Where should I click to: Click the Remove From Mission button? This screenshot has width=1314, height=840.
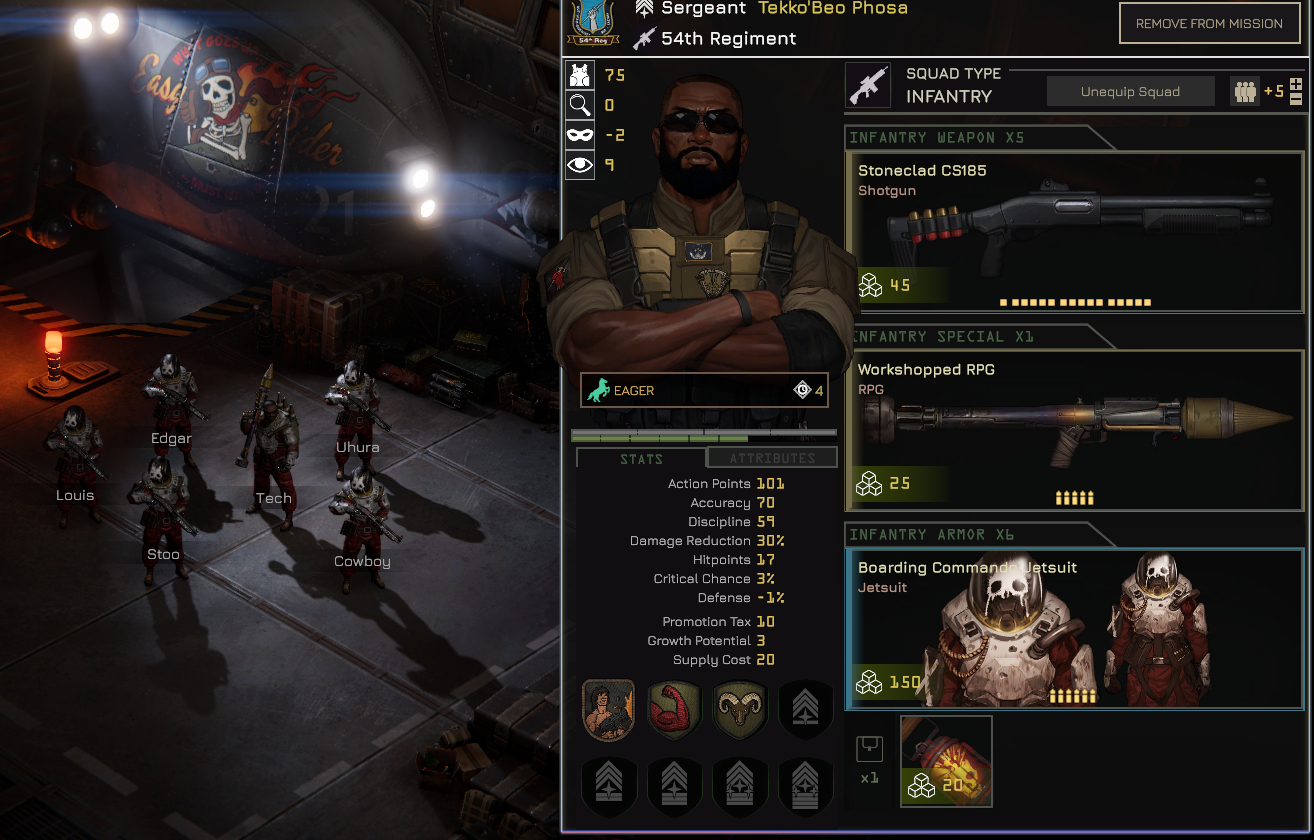1209,24
